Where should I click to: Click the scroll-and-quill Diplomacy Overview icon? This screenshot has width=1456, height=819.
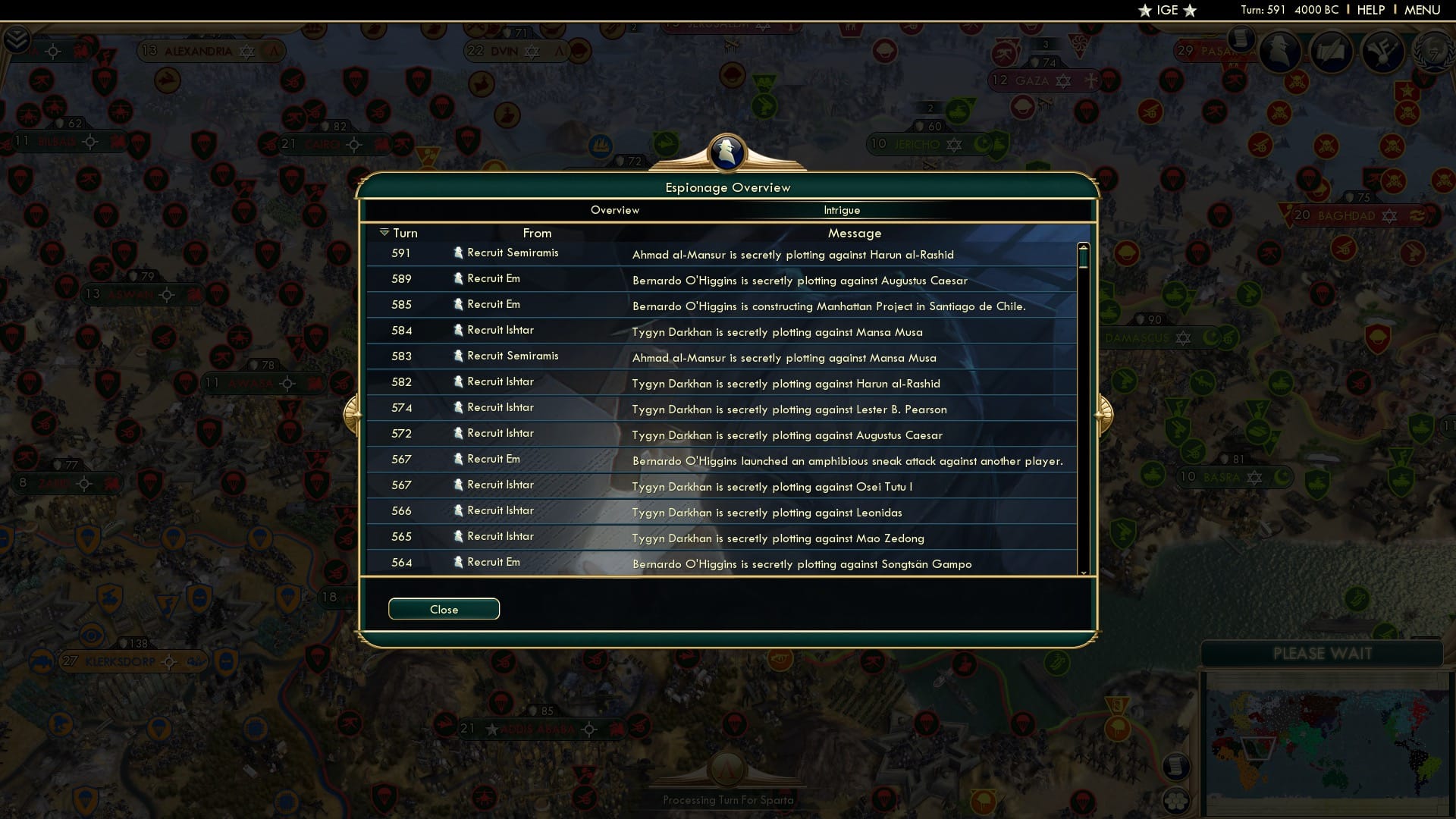1331,52
